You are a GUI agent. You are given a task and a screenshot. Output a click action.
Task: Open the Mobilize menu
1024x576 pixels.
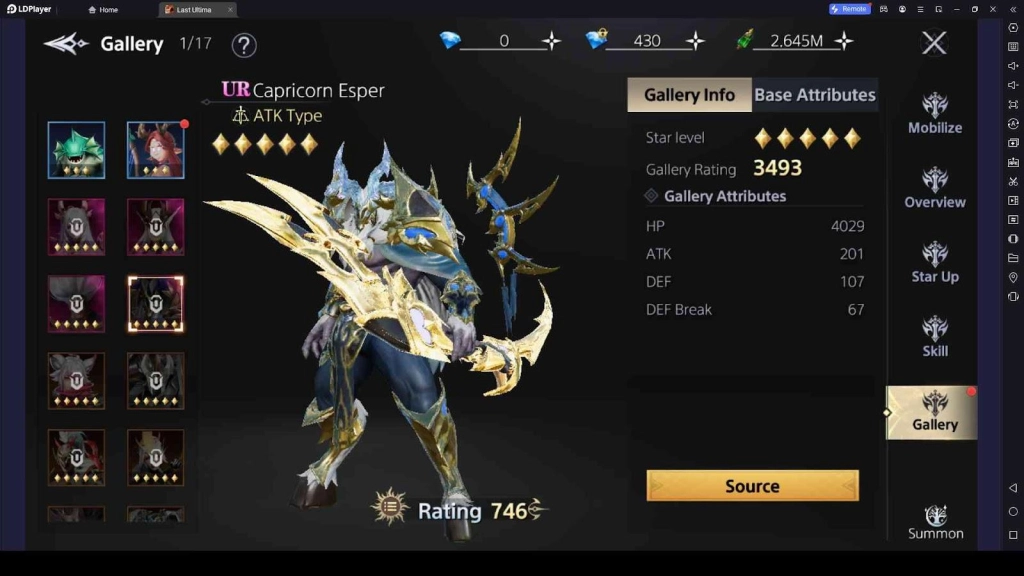coord(935,113)
